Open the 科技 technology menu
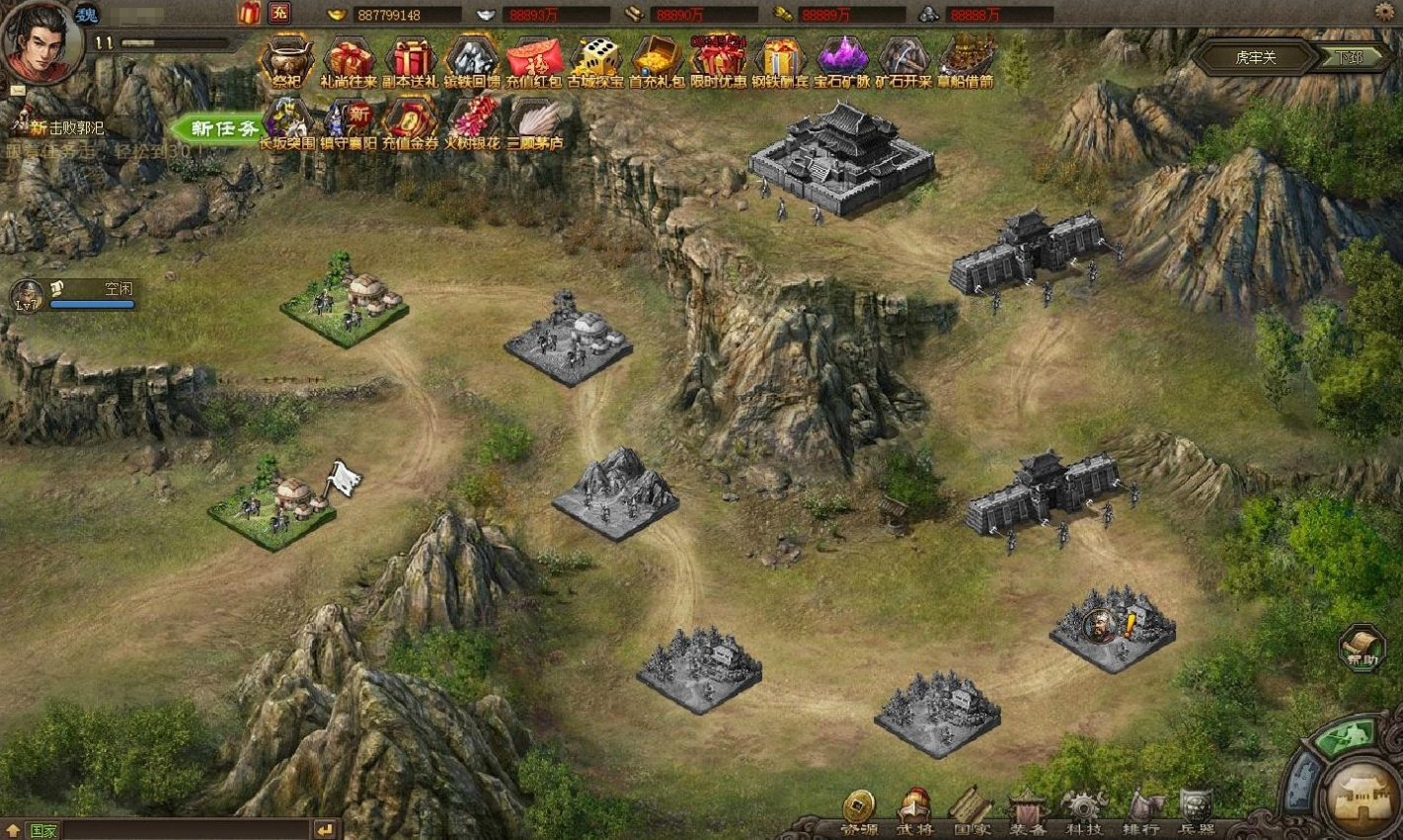 (1084, 812)
